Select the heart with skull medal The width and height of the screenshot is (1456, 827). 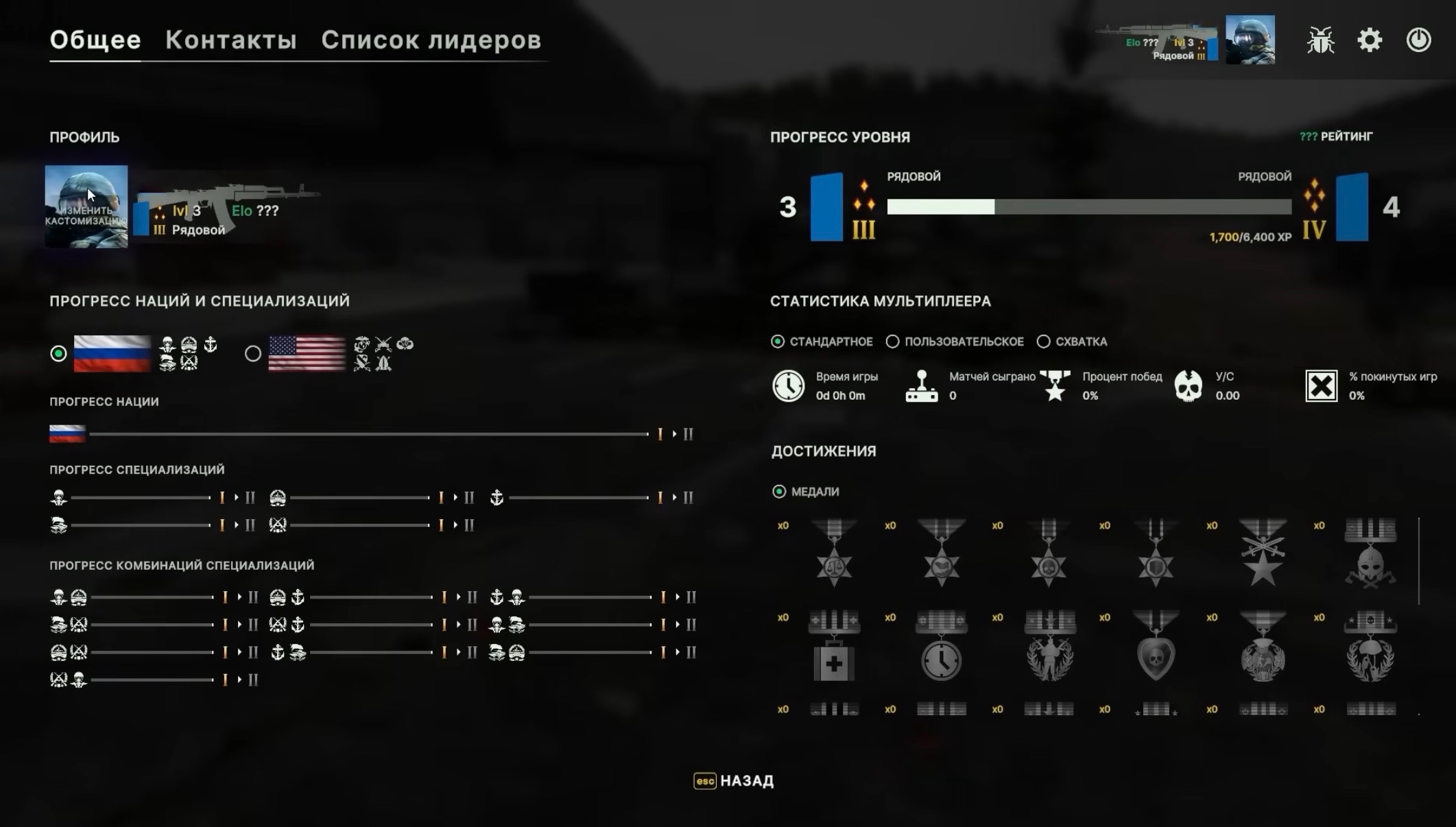click(1156, 647)
